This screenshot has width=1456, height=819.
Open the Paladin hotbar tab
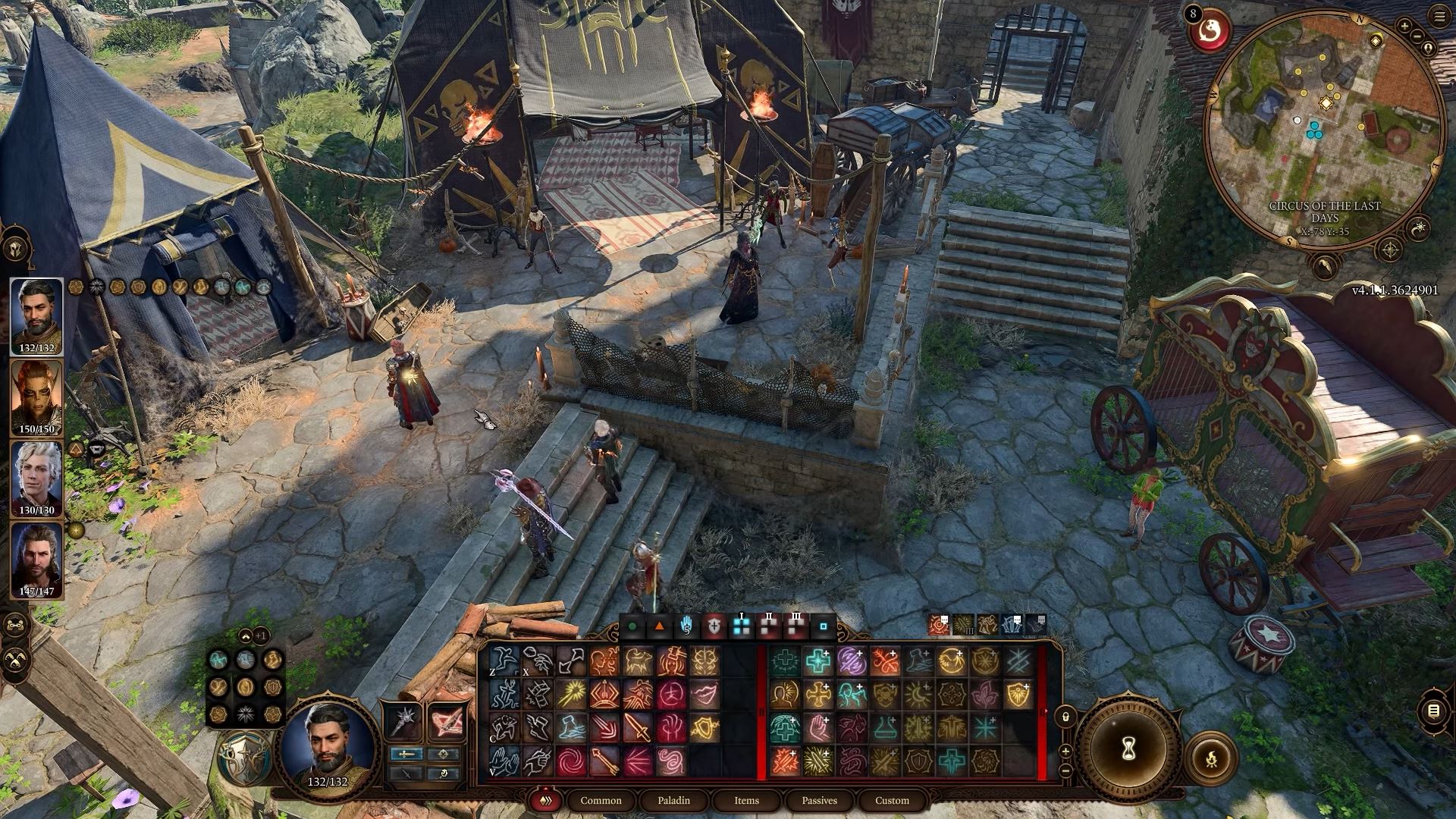click(673, 800)
